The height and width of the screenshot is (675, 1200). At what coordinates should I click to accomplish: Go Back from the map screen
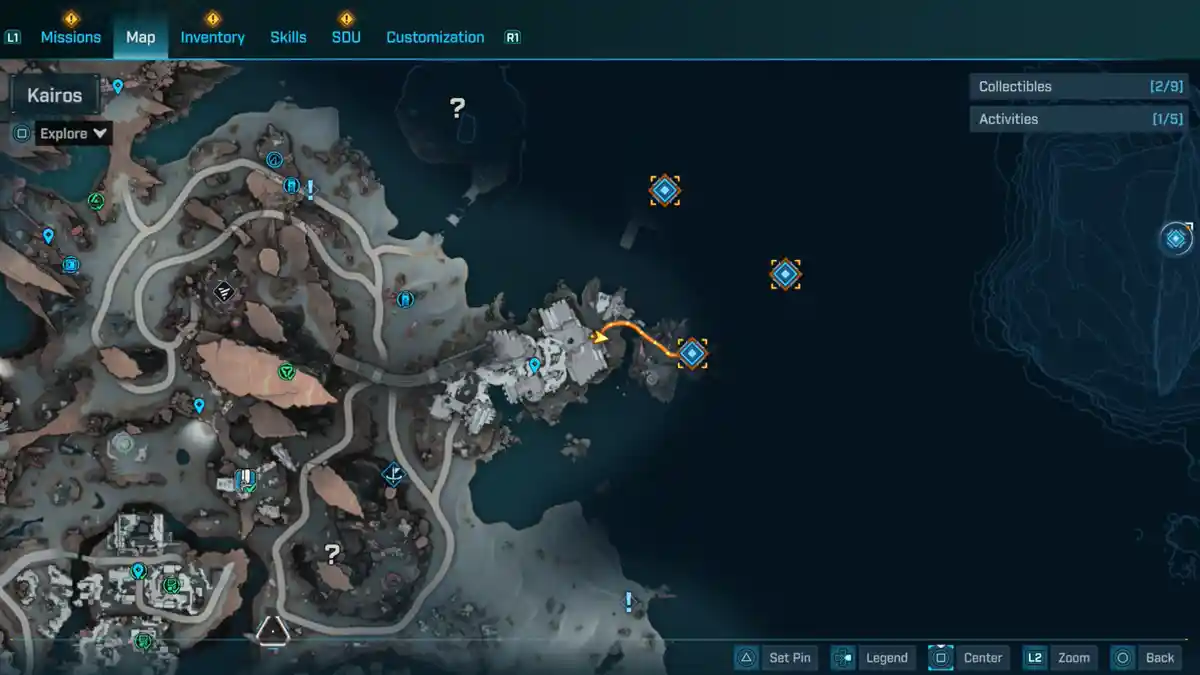pyautogui.click(x=1146, y=657)
